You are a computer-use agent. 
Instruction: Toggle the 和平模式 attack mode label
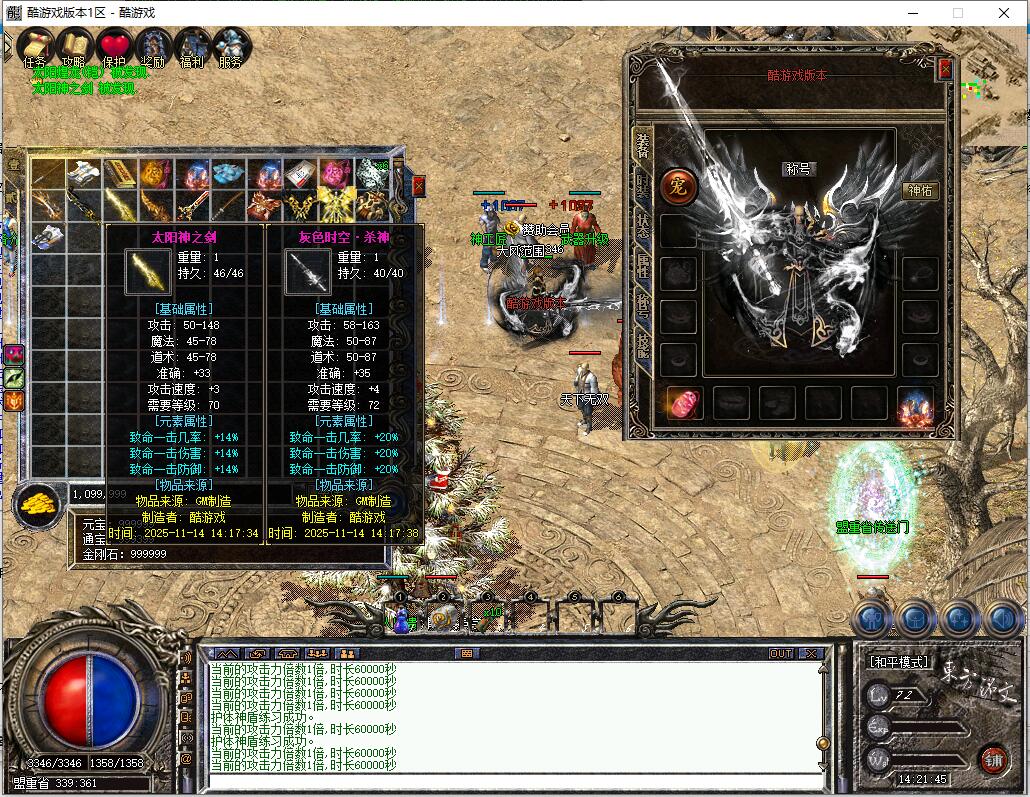click(x=898, y=662)
